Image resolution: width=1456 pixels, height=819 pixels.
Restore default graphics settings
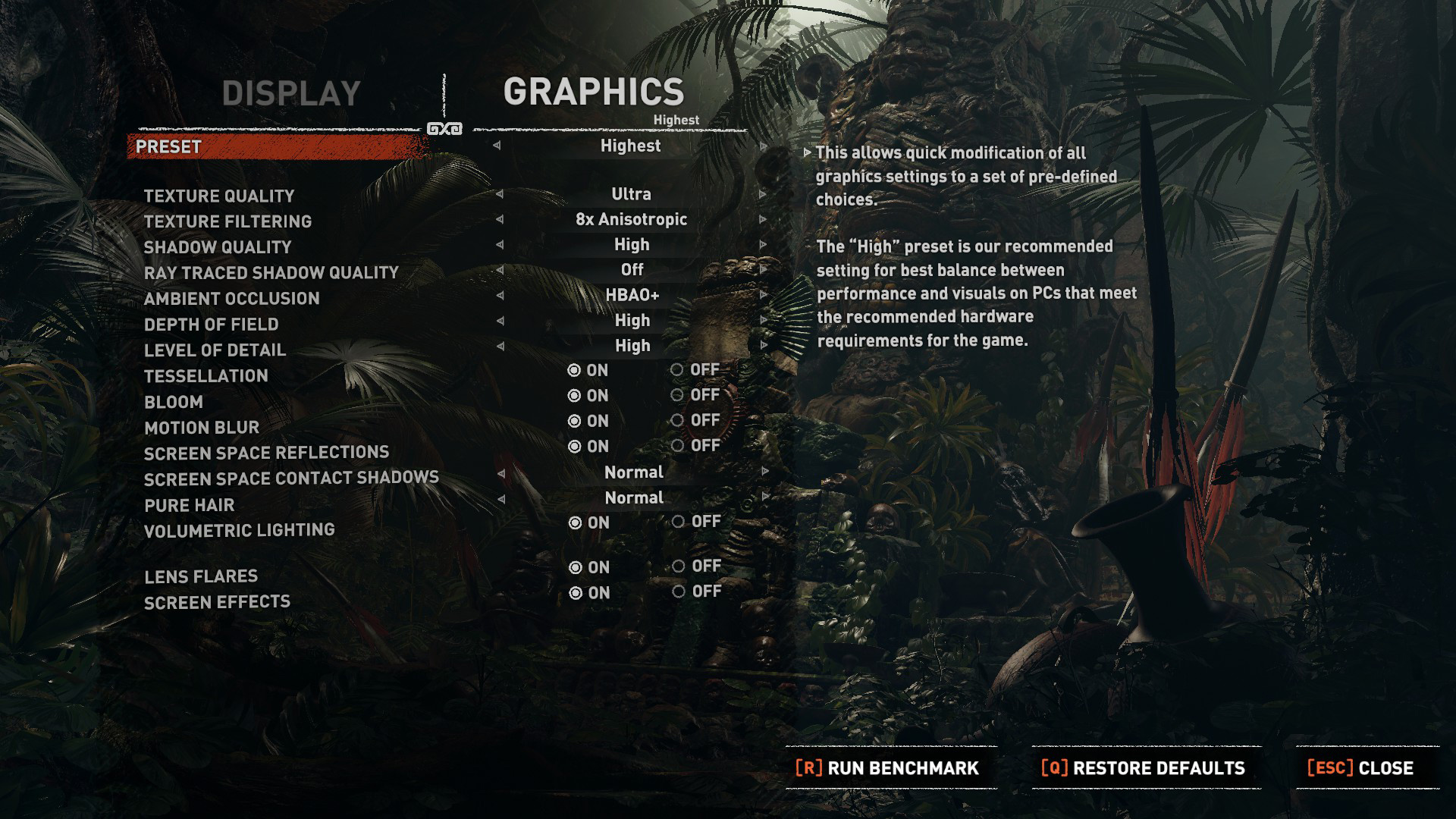coord(1144,768)
